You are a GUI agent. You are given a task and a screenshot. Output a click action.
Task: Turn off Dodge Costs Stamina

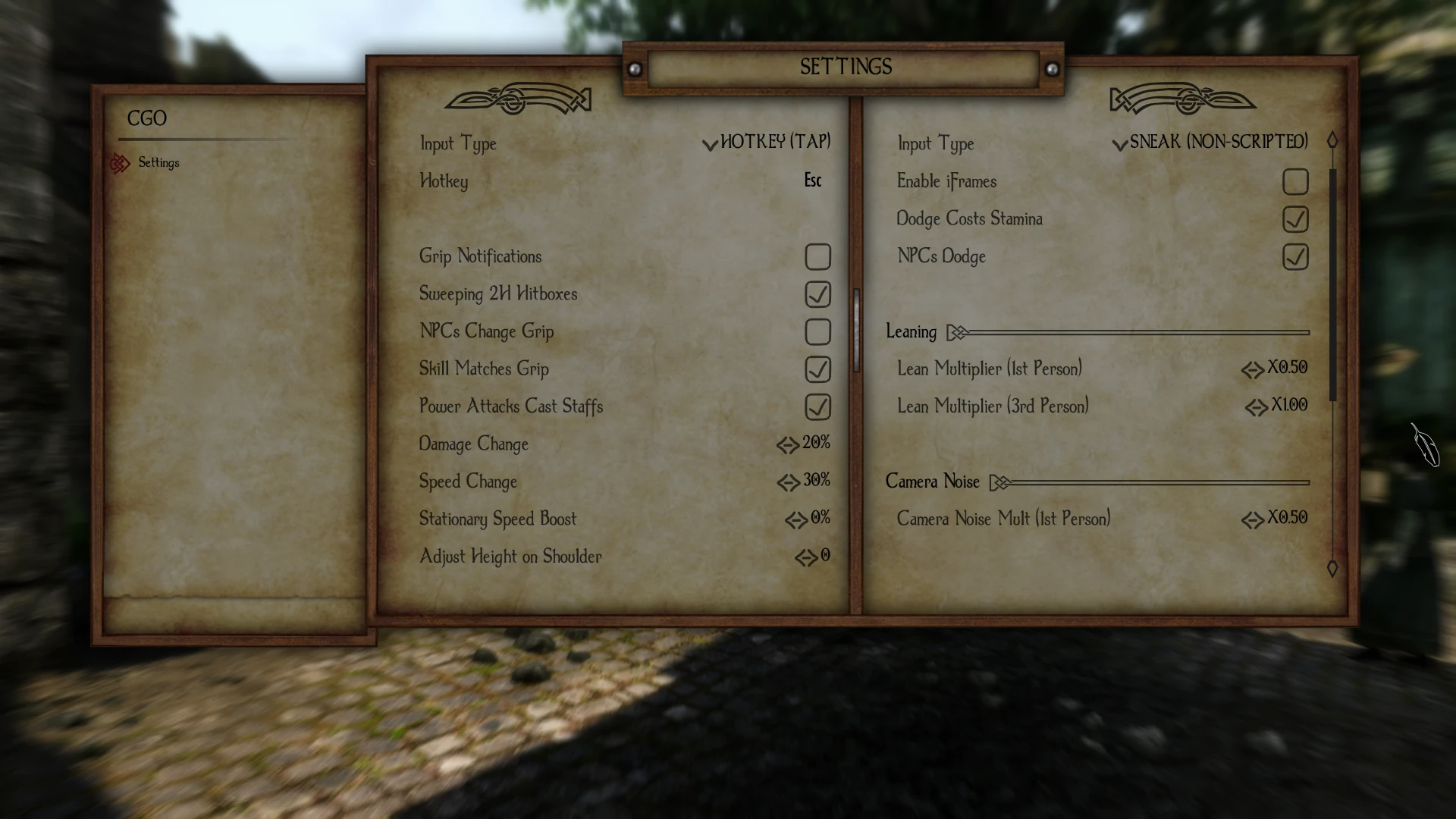(1295, 219)
